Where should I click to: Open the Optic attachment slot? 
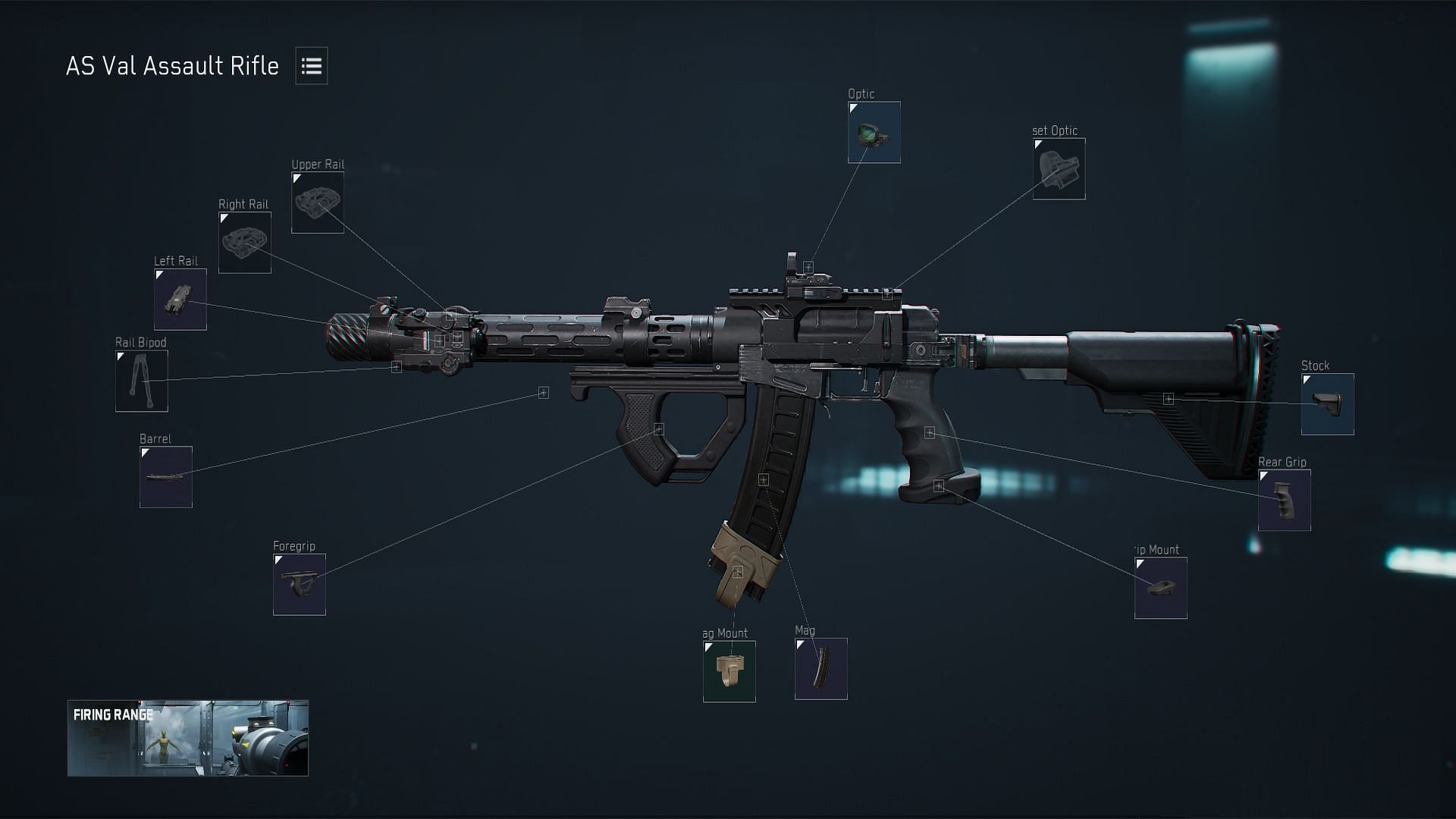coord(874,133)
